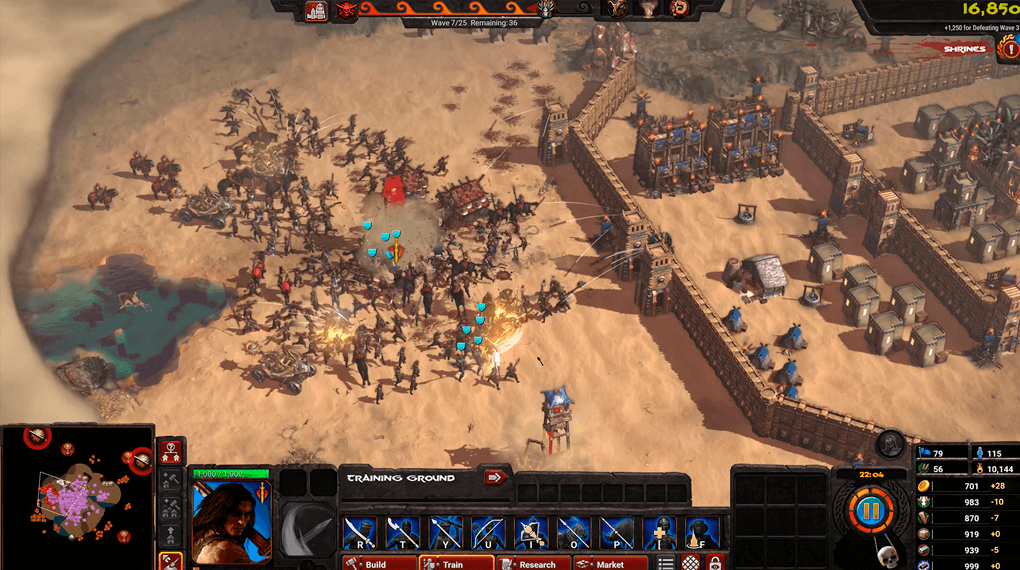This screenshot has width=1020, height=570.
Task: Train the swordsman unit marked R
Action: coord(360,533)
